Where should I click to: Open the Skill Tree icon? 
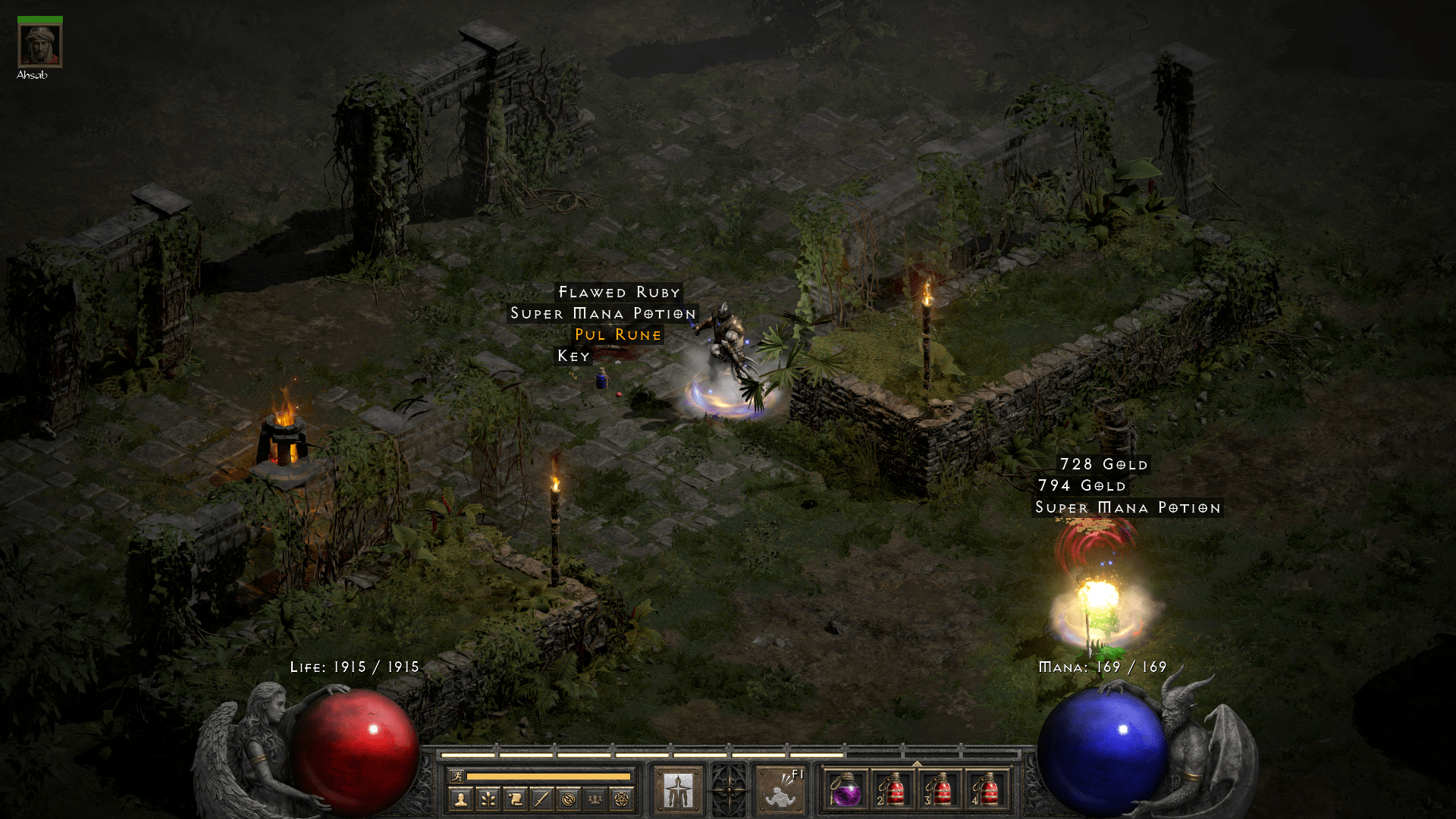click(488, 798)
